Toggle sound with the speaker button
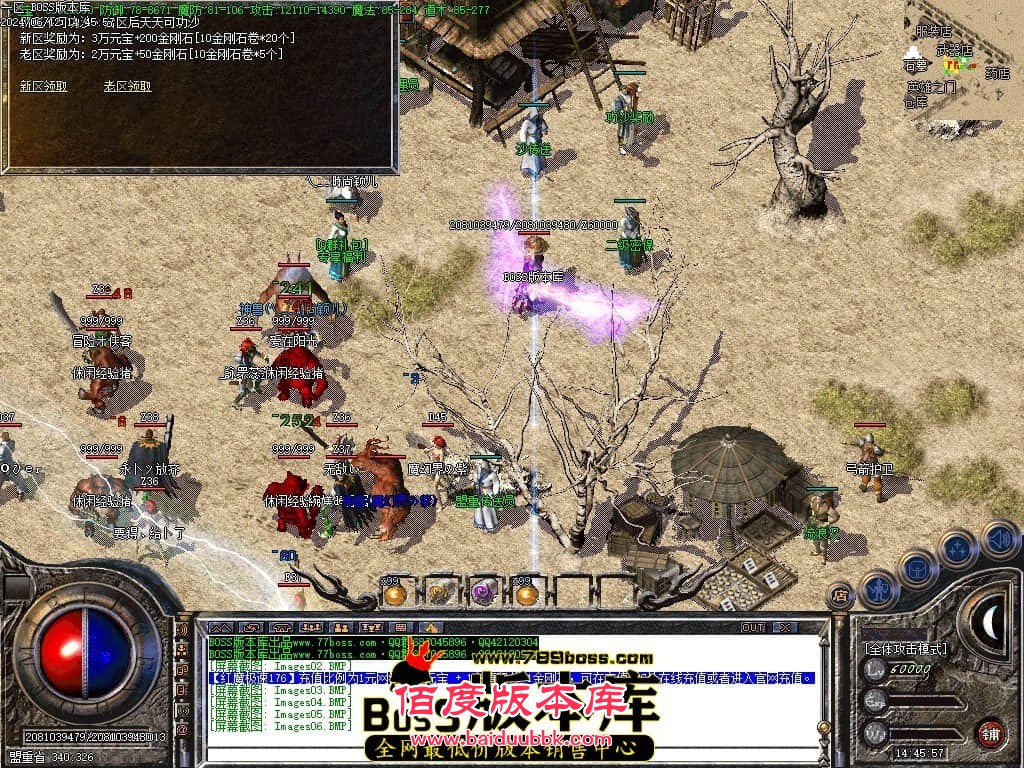Screen dimensions: 1024x768 coord(998,538)
